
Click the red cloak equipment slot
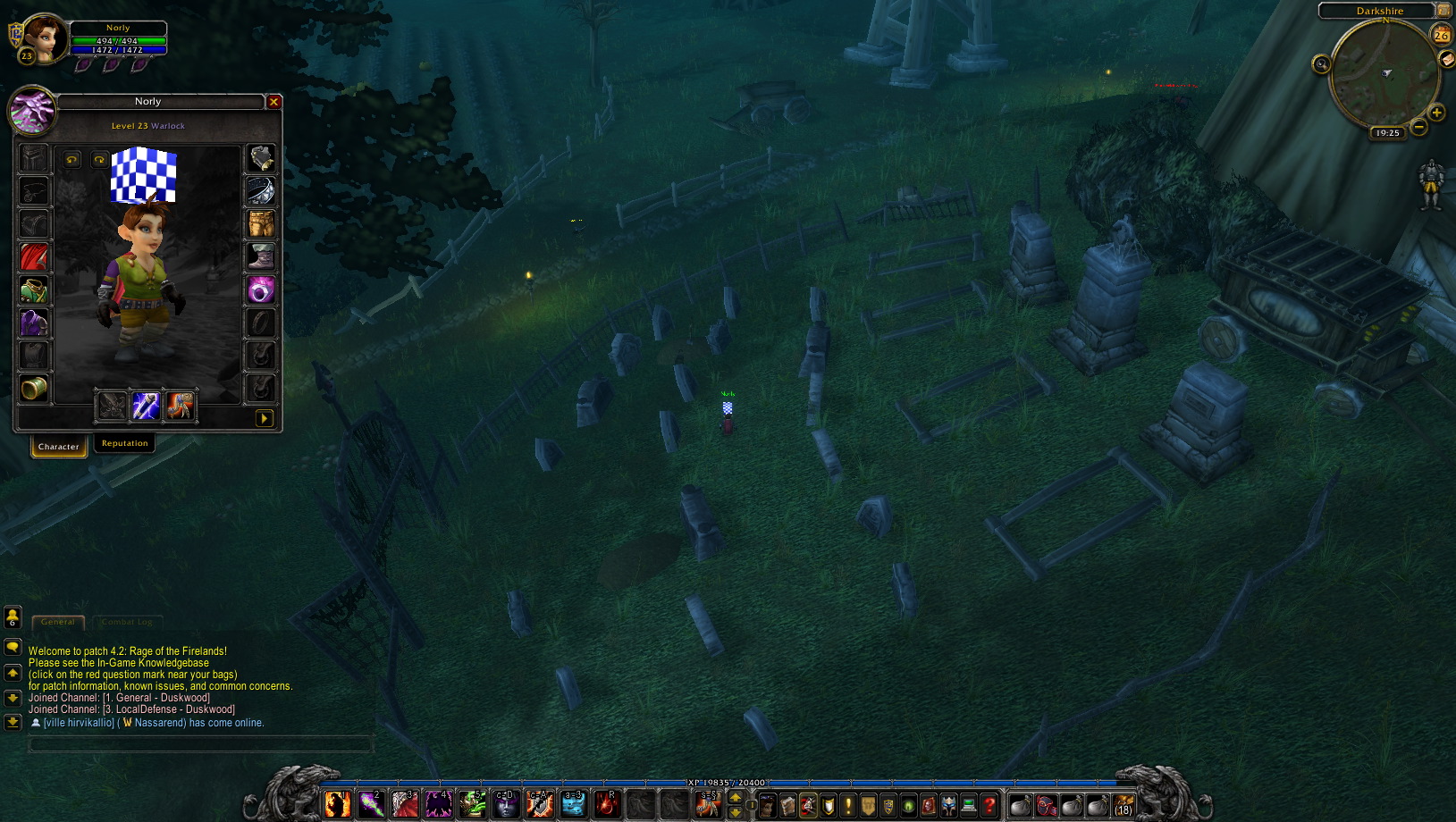pos(34,257)
